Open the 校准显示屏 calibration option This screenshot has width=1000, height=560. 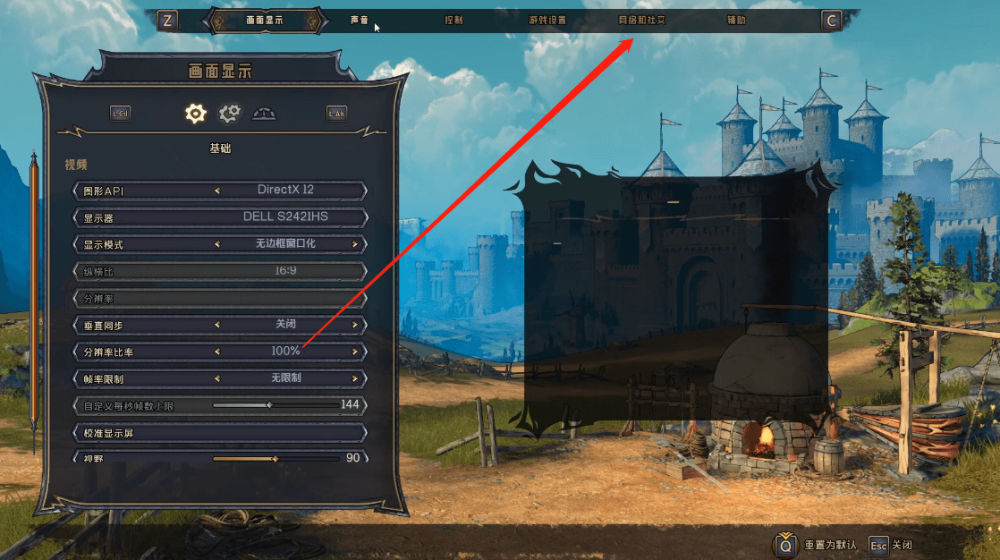pyautogui.click(x=220, y=433)
